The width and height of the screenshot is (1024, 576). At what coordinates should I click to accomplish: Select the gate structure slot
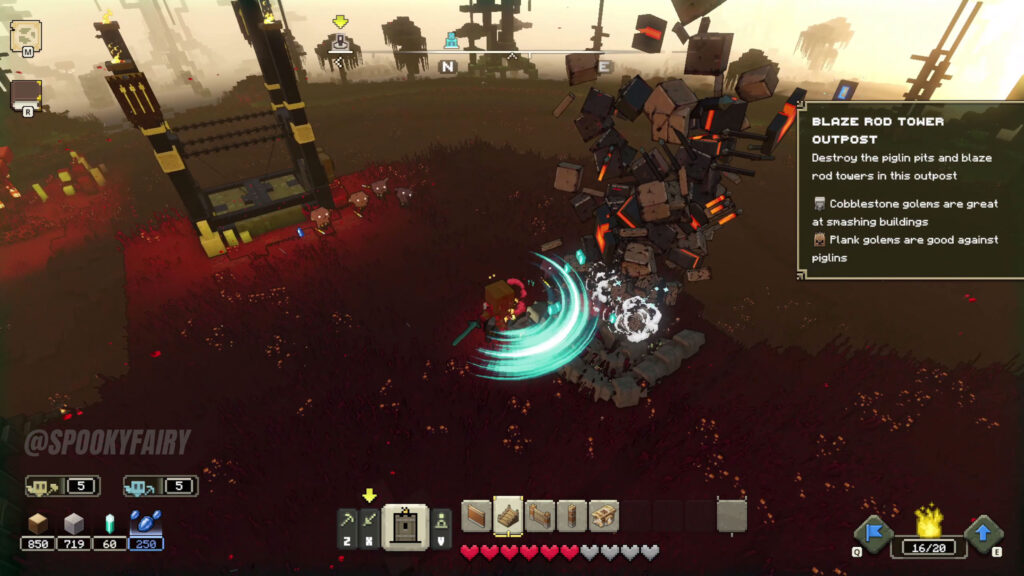pos(540,516)
